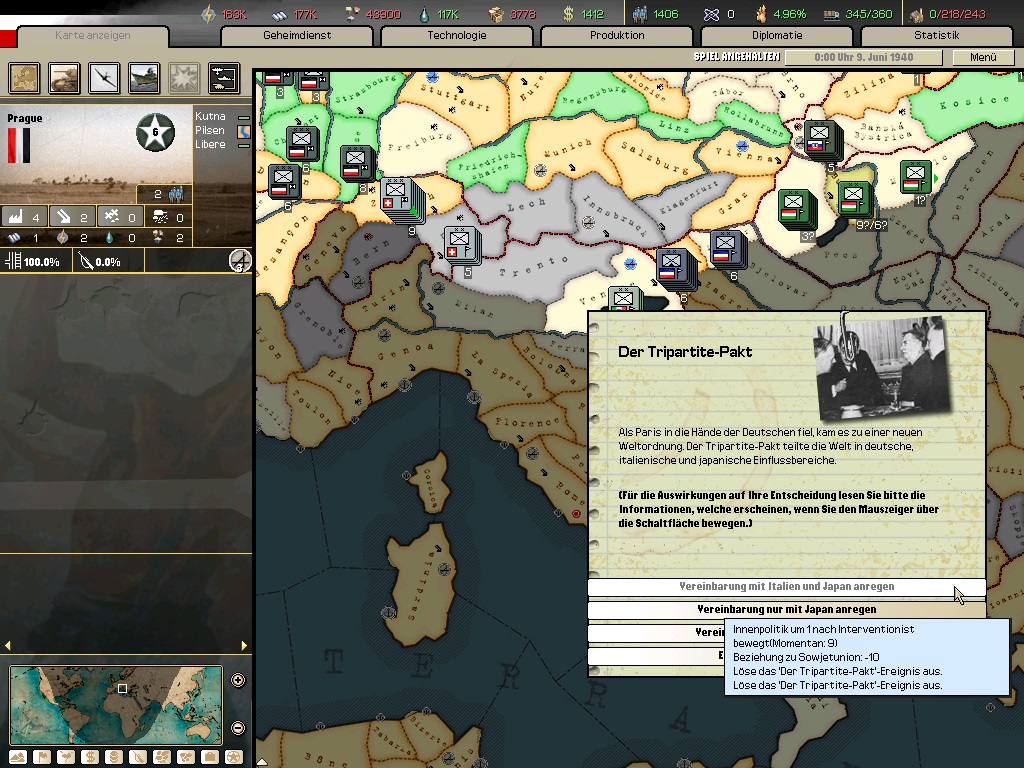Choose 'Vereinbarung mit Italien und Japan anregen'
Screen dimensions: 1024x768
[786, 587]
